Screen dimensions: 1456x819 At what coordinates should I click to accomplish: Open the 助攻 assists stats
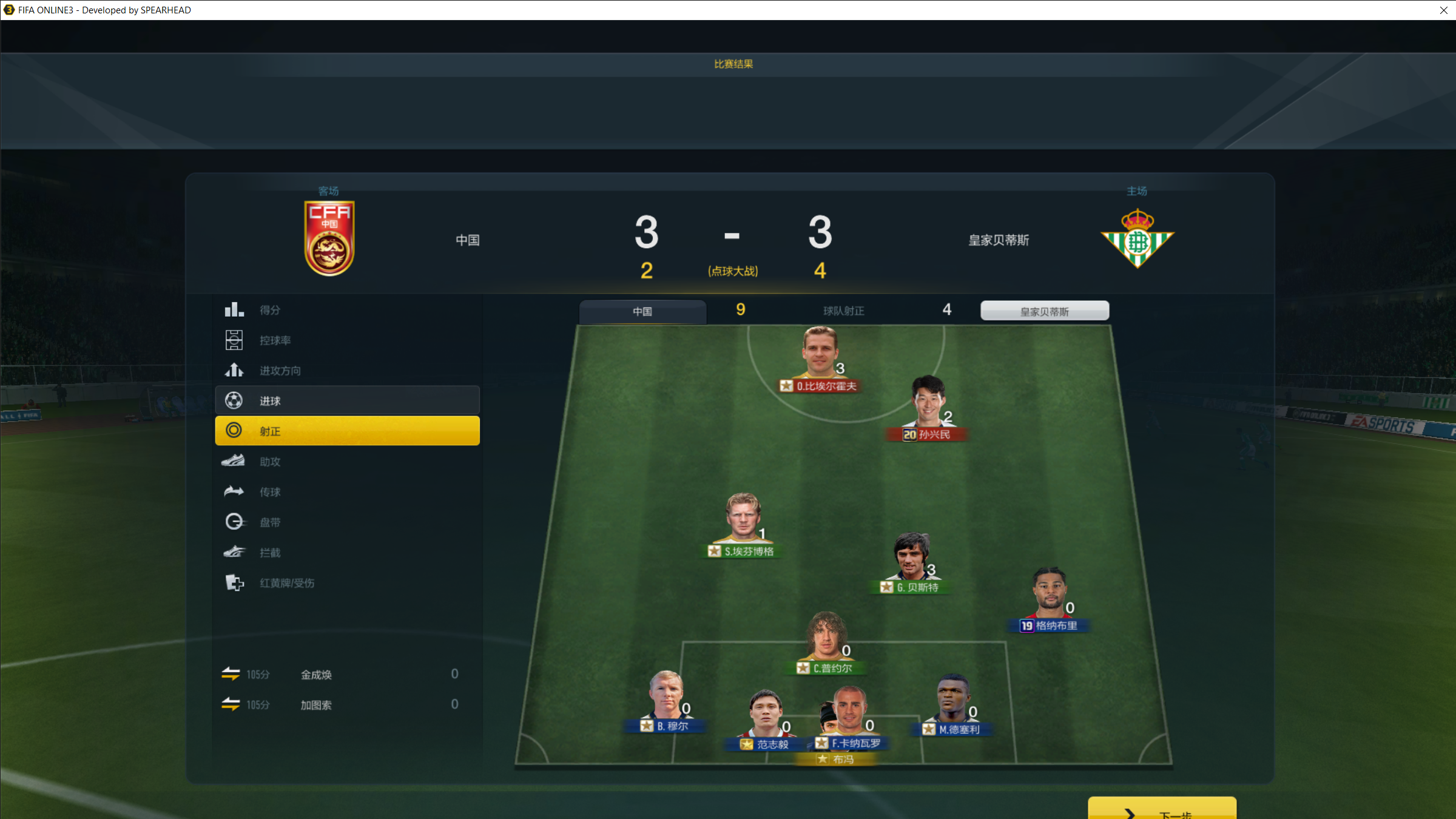[x=347, y=462]
